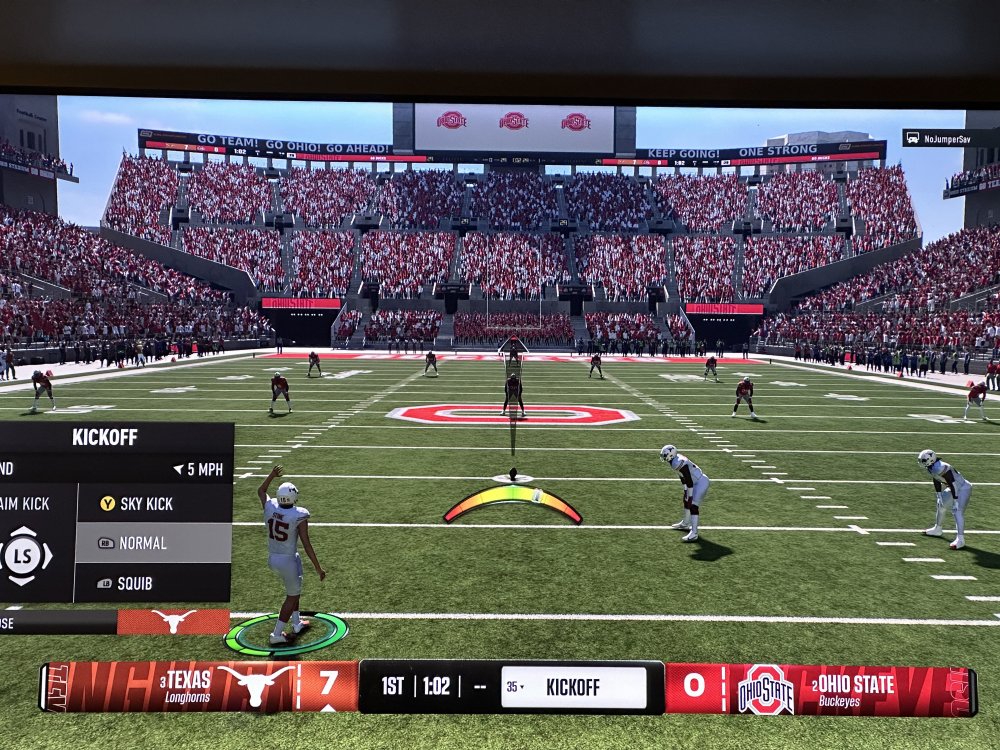Choose the Normal kick type
1000x750 pixels.
point(153,543)
